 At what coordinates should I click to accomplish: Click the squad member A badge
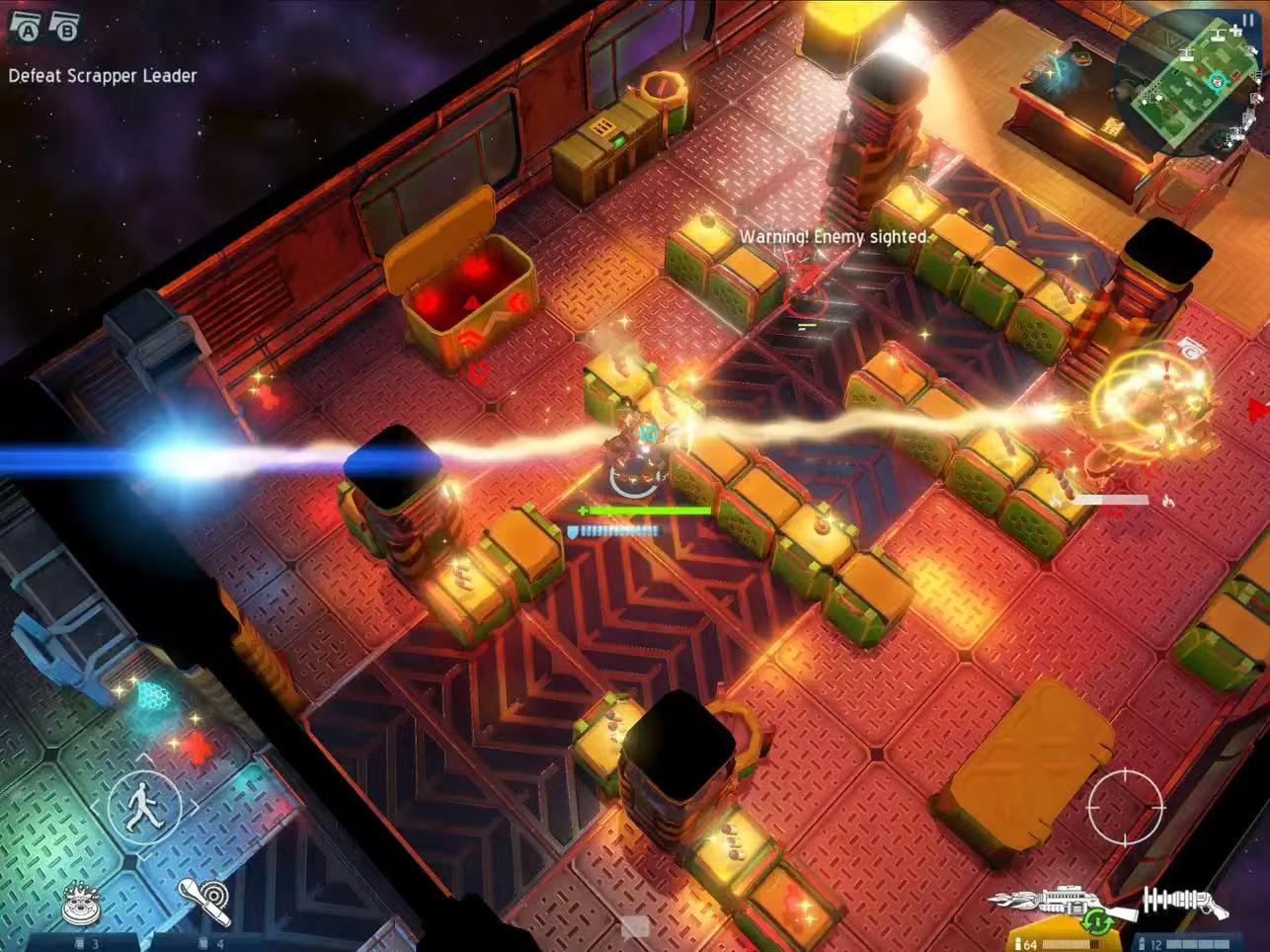(x=25, y=28)
